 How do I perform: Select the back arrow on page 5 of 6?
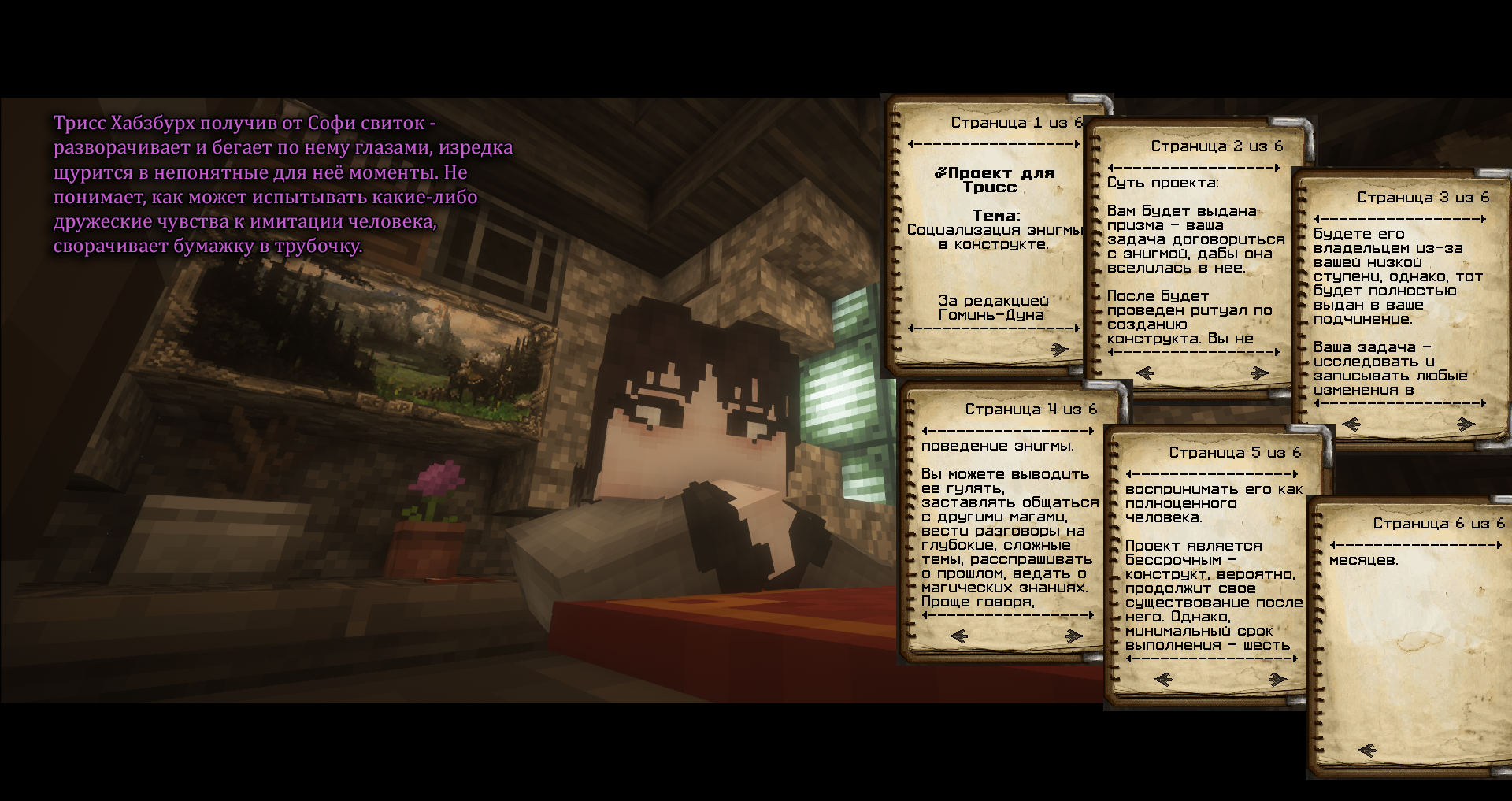(1163, 679)
